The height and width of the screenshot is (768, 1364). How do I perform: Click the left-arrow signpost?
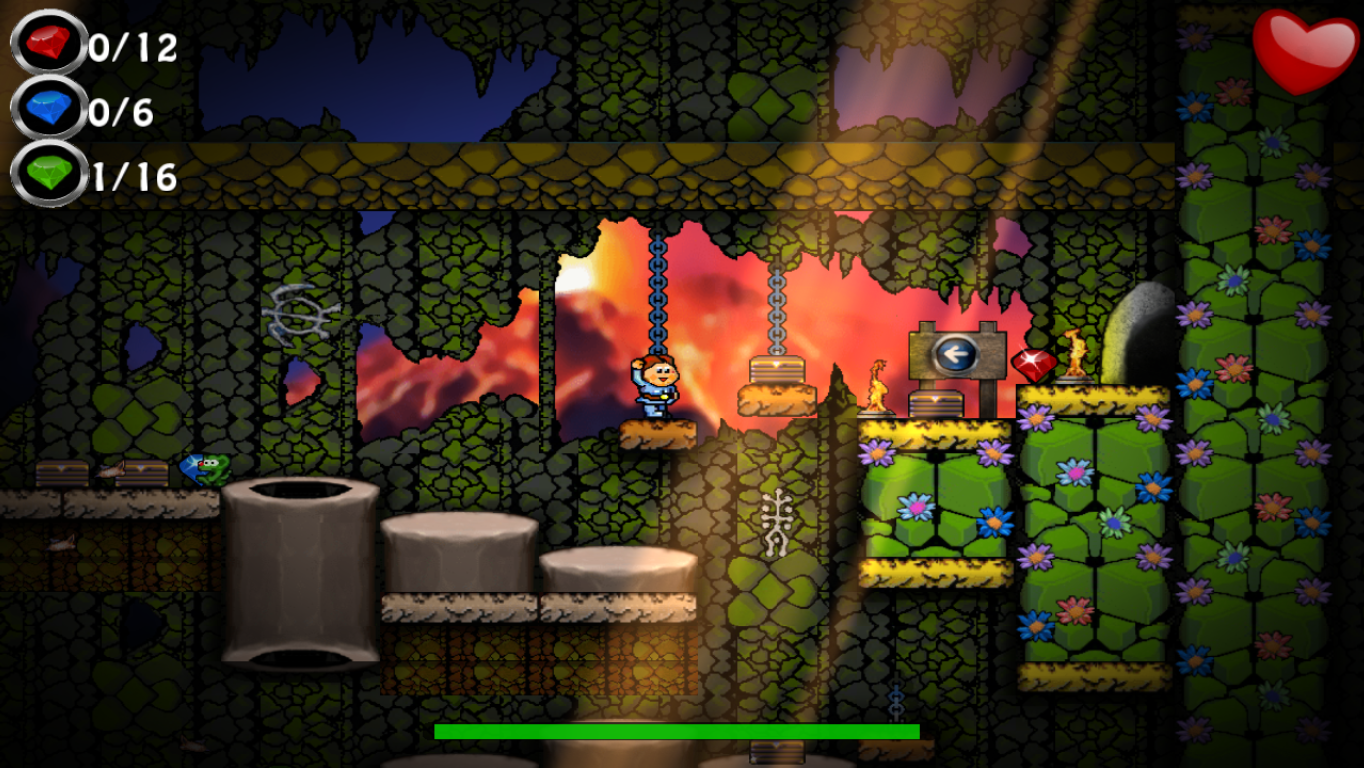coord(956,352)
